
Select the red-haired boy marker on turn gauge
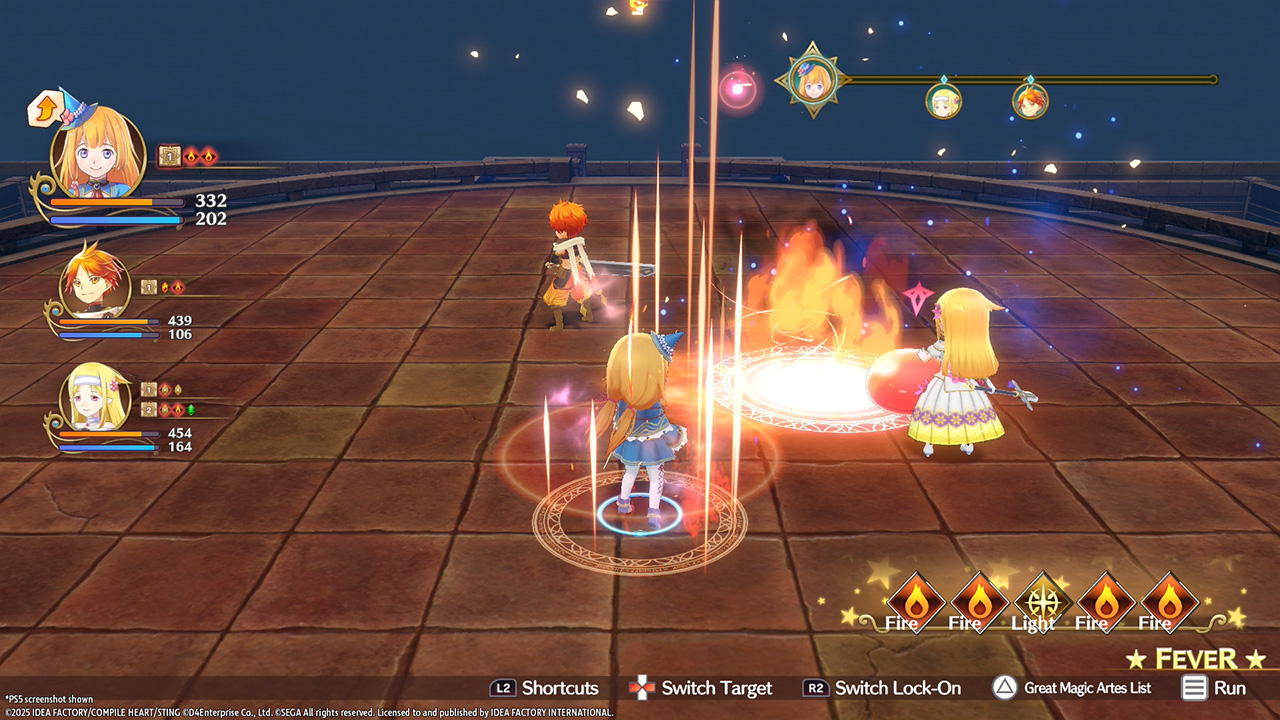[1029, 100]
